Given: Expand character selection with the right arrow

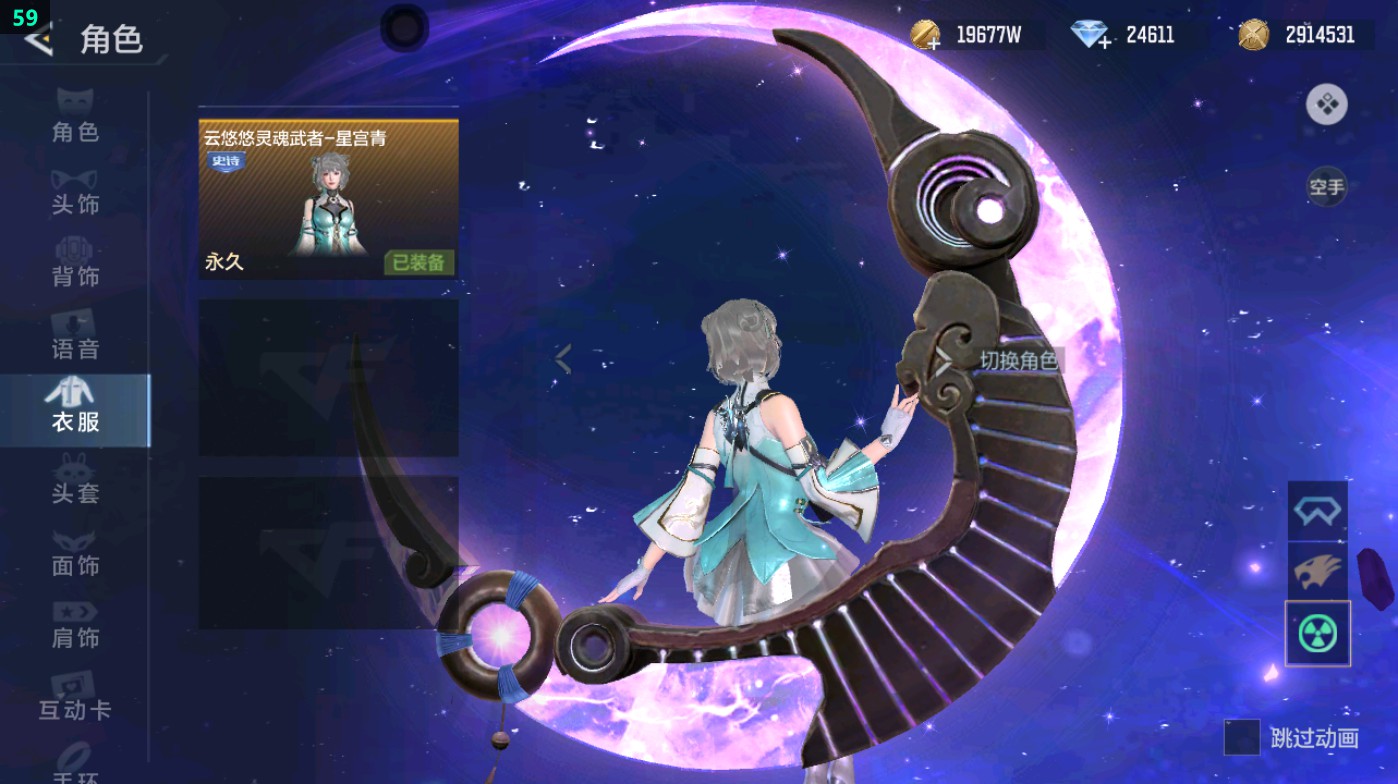Looking at the screenshot, I should [x=945, y=363].
